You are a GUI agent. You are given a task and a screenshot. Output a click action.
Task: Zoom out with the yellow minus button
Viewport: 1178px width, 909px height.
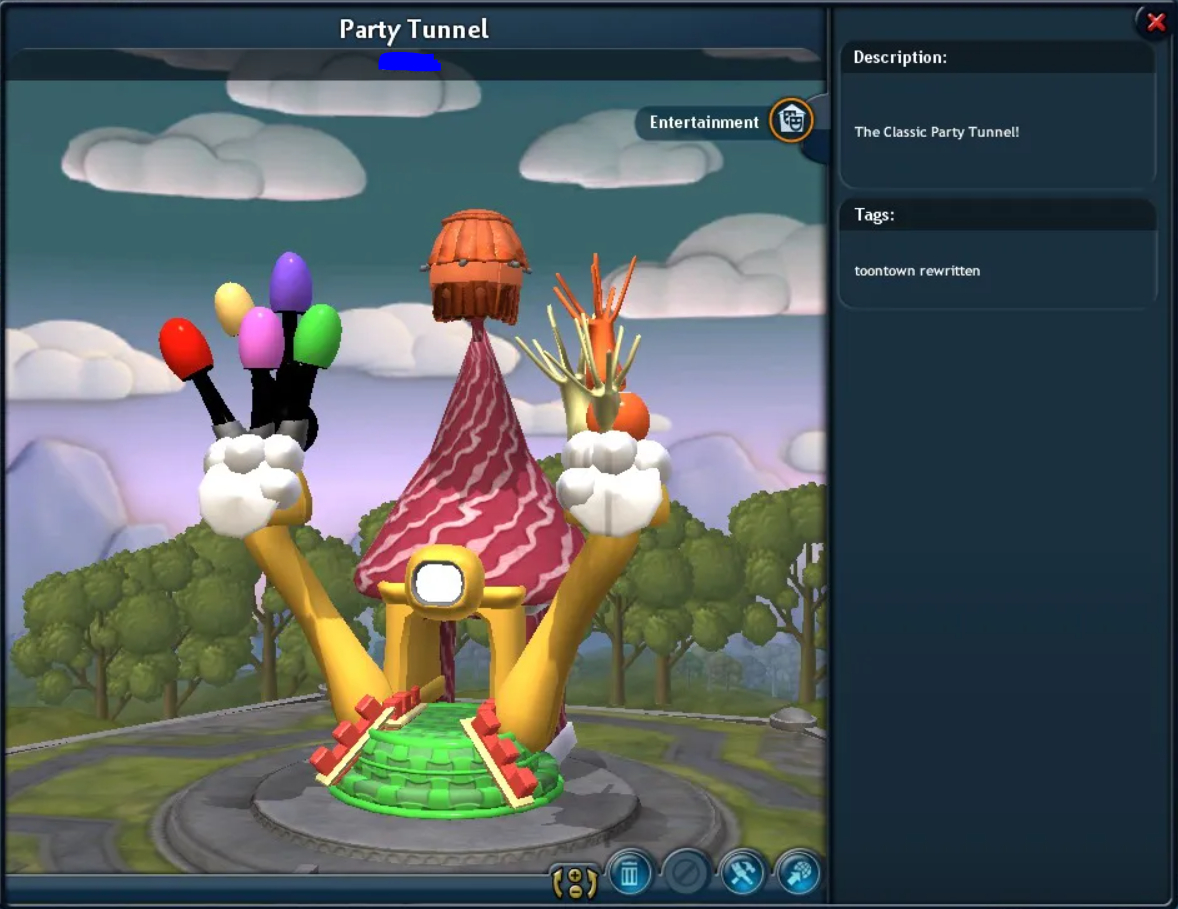pos(575,889)
